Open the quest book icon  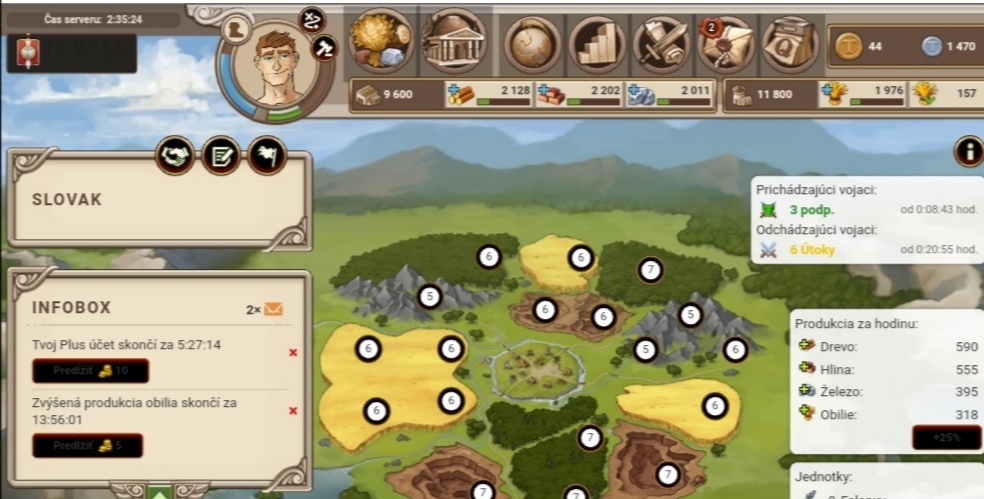tap(790, 44)
